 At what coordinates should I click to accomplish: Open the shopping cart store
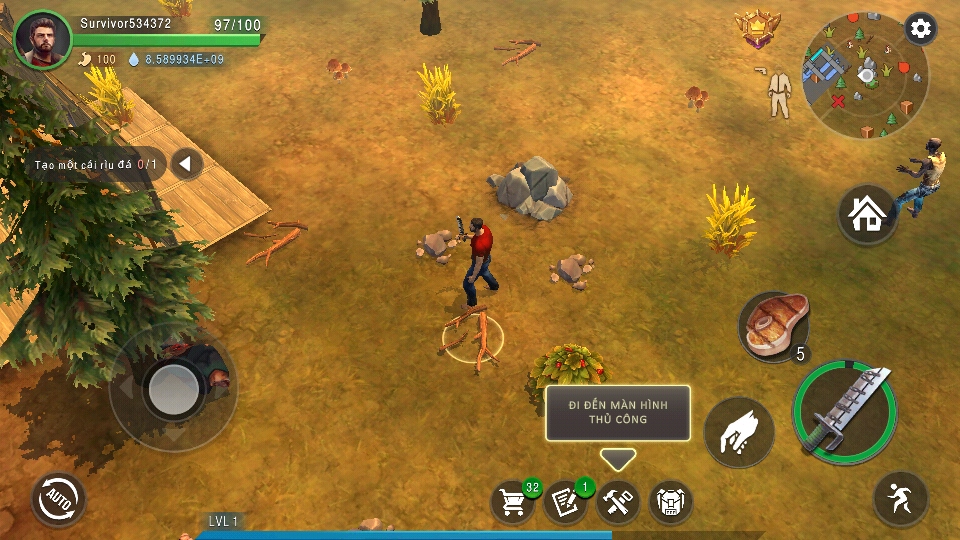pos(513,502)
